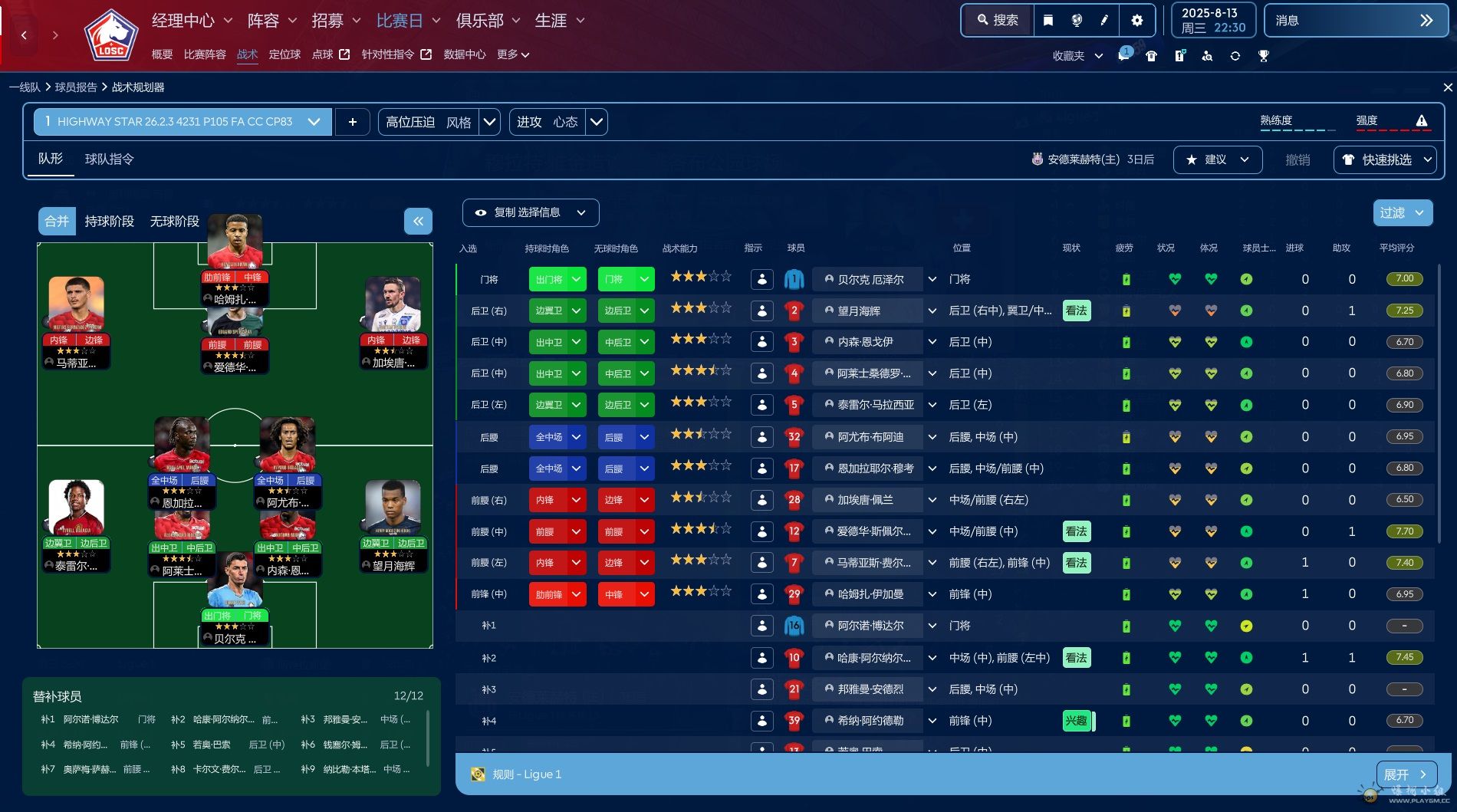
Task: Open the 阵容 menu
Action: [271, 21]
